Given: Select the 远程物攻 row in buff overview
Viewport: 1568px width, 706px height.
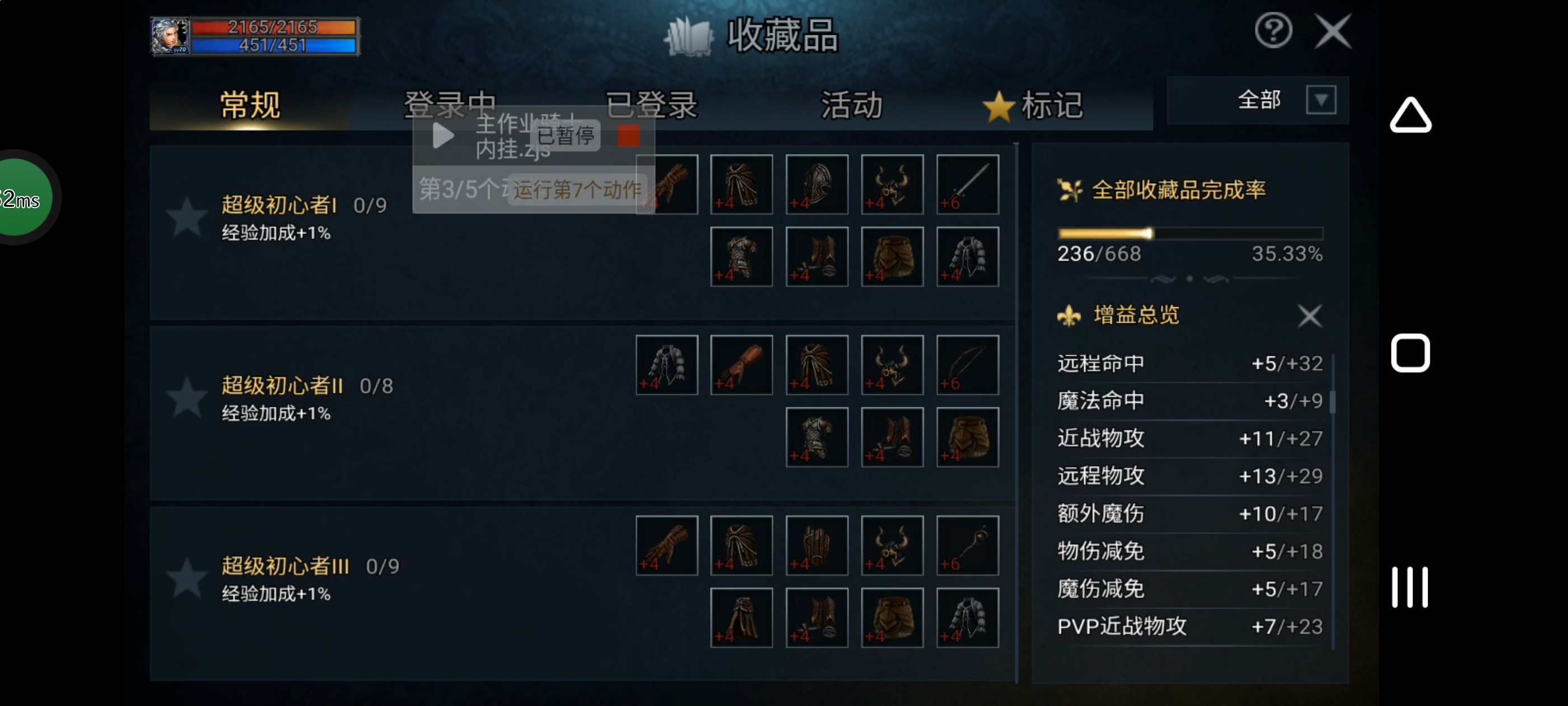Looking at the screenshot, I should coord(1189,476).
